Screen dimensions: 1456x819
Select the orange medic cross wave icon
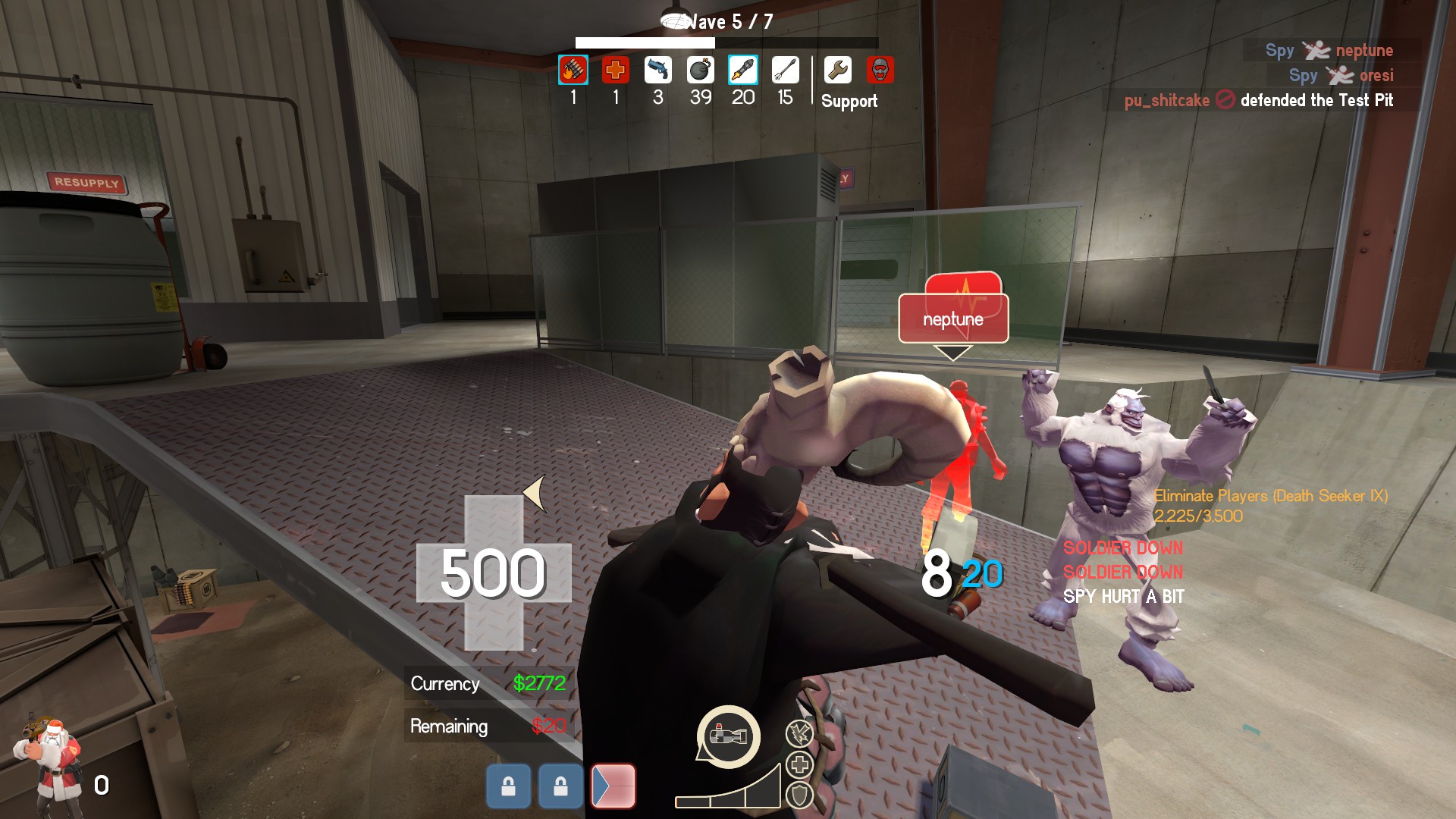pyautogui.click(x=615, y=71)
